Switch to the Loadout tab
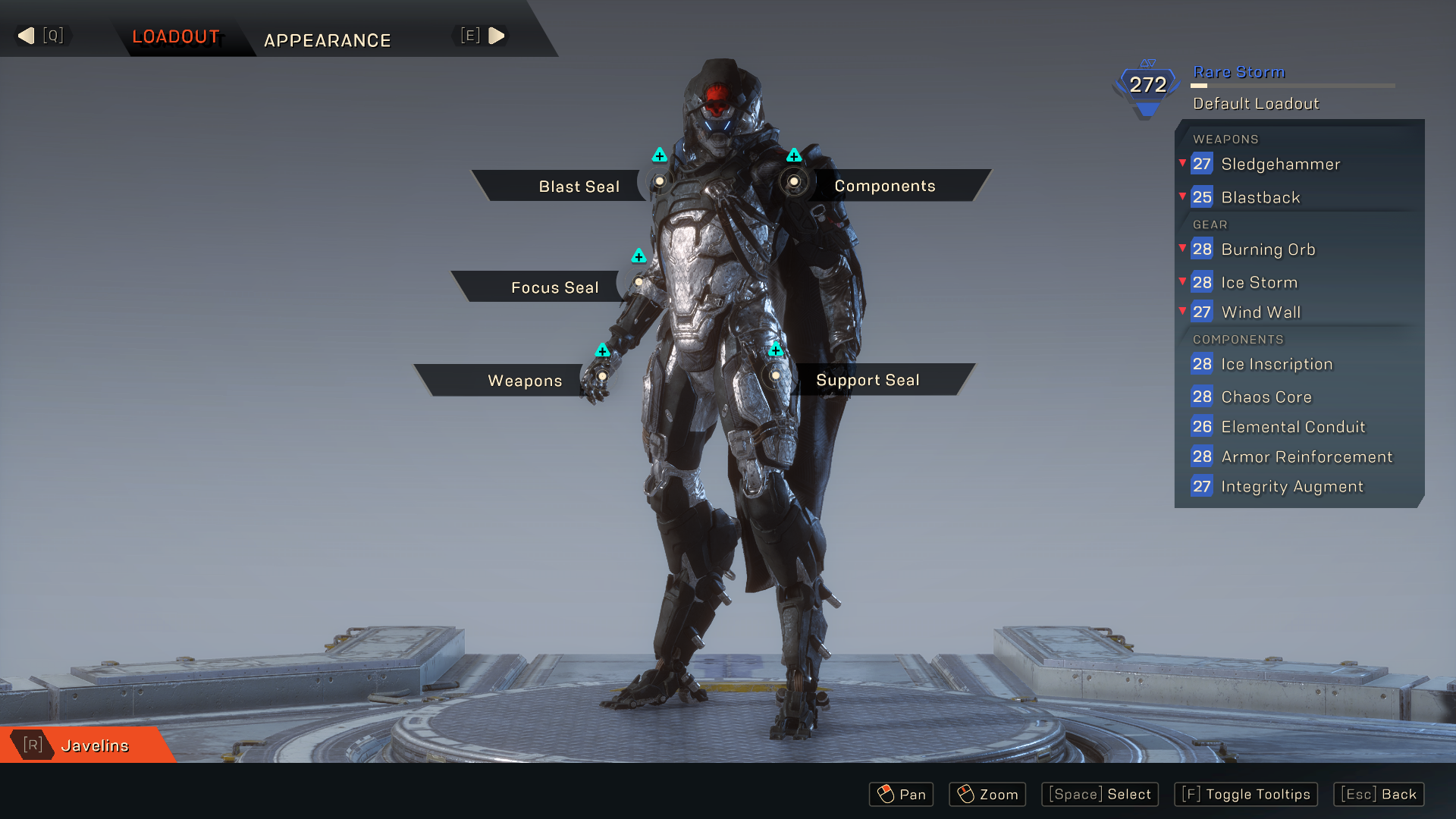Viewport: 1456px width, 819px height. click(x=176, y=36)
